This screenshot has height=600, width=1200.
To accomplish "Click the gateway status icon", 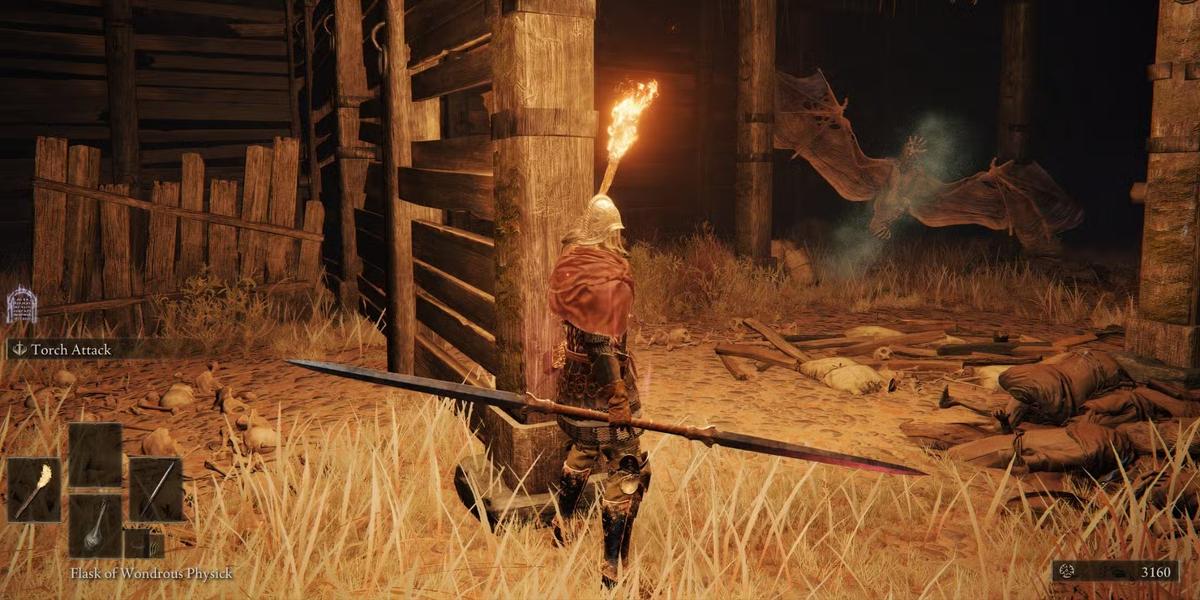I will pyautogui.click(x=22, y=305).
